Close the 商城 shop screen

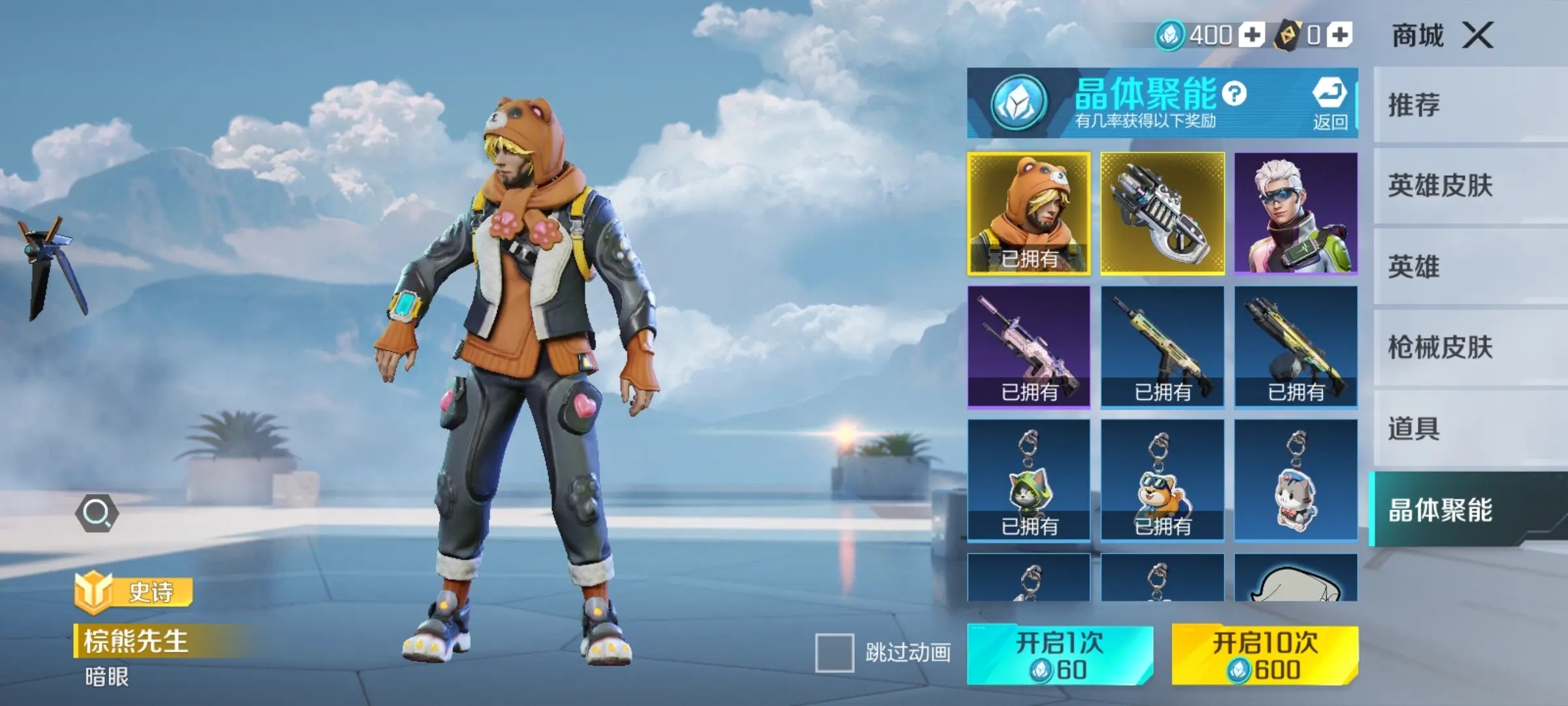pyautogui.click(x=1478, y=35)
